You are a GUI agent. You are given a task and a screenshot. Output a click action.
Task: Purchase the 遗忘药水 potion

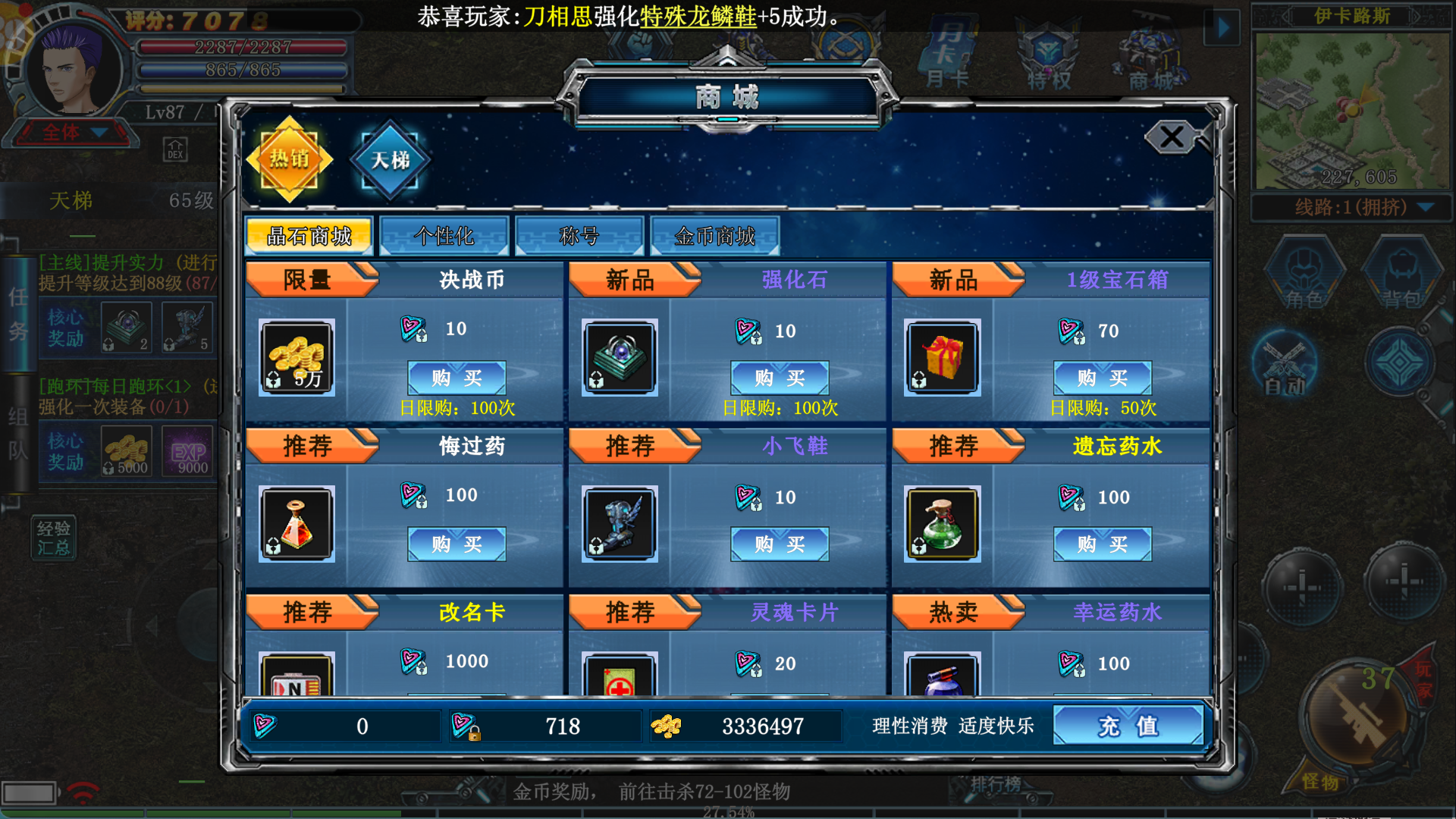coord(1103,544)
